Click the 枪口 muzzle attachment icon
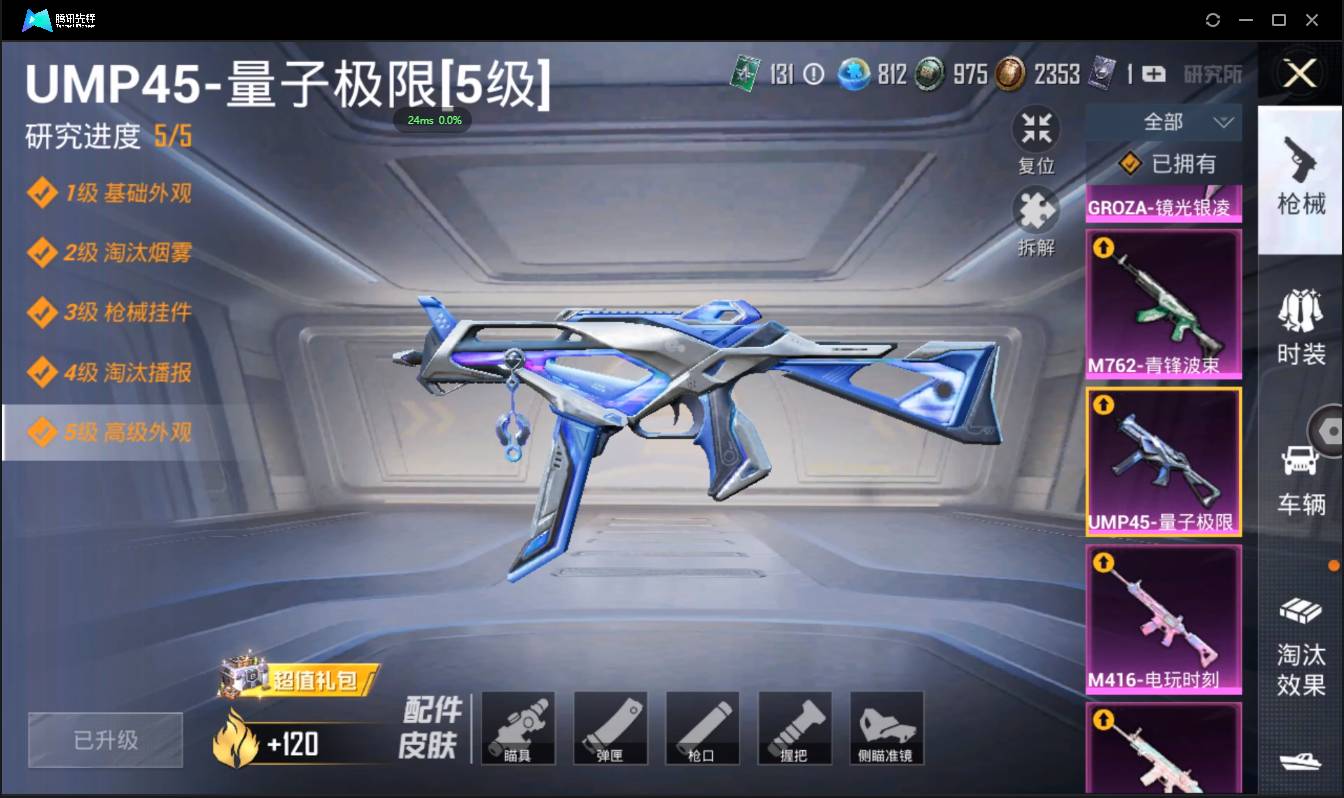Viewport: 1344px width, 798px height. coord(702,727)
